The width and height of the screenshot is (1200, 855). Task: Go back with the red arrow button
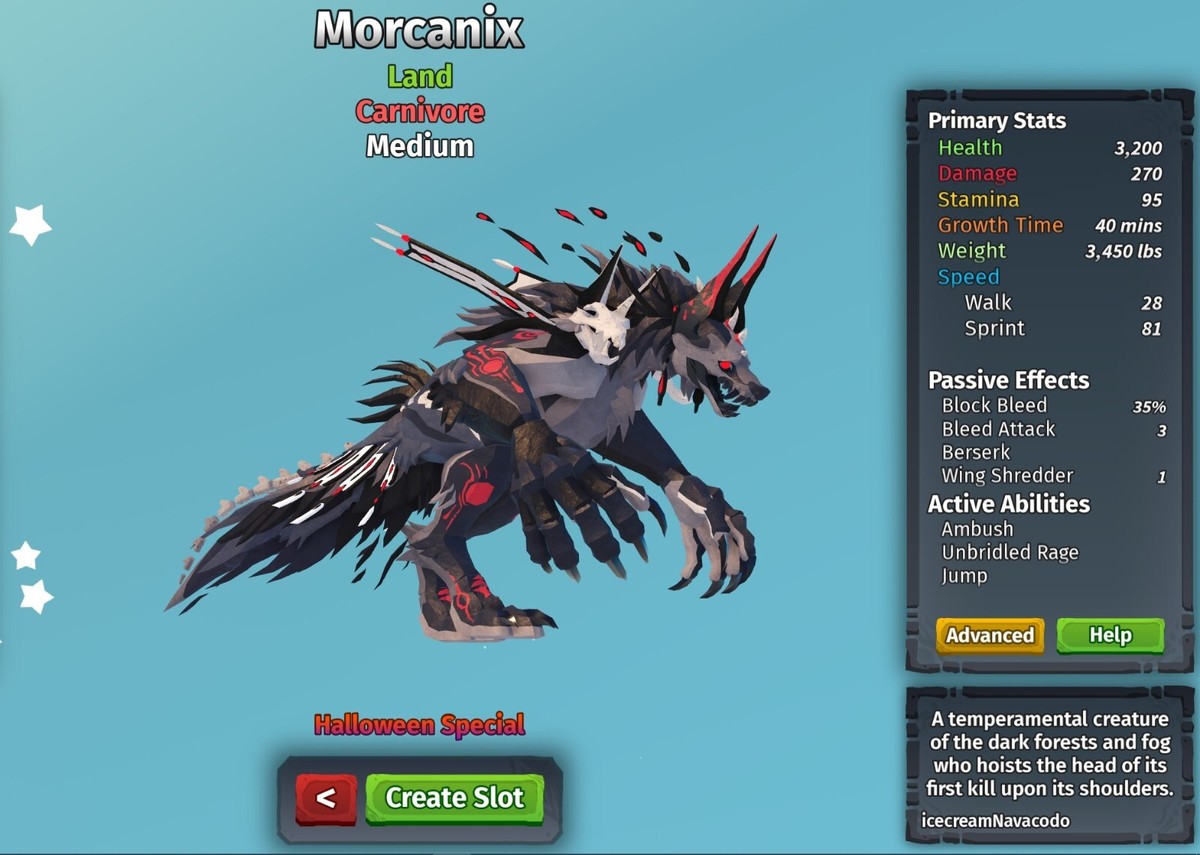click(x=325, y=798)
